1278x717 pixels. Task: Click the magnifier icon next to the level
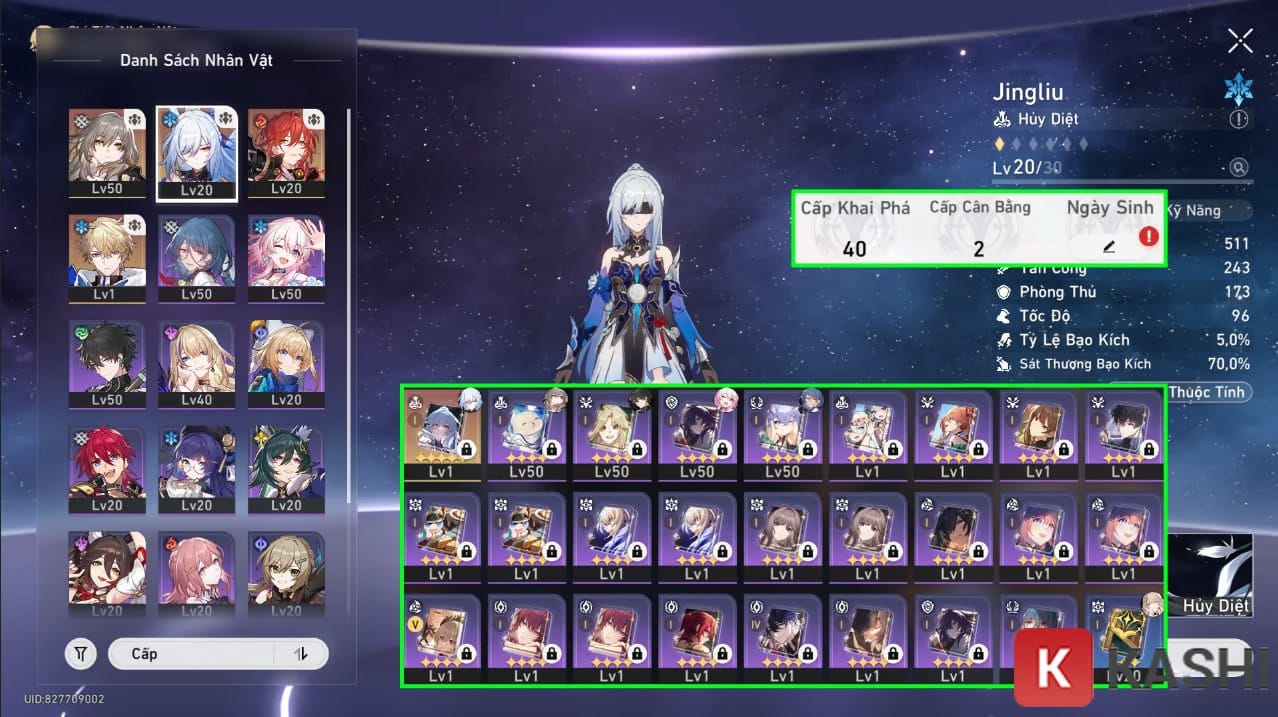click(1239, 168)
